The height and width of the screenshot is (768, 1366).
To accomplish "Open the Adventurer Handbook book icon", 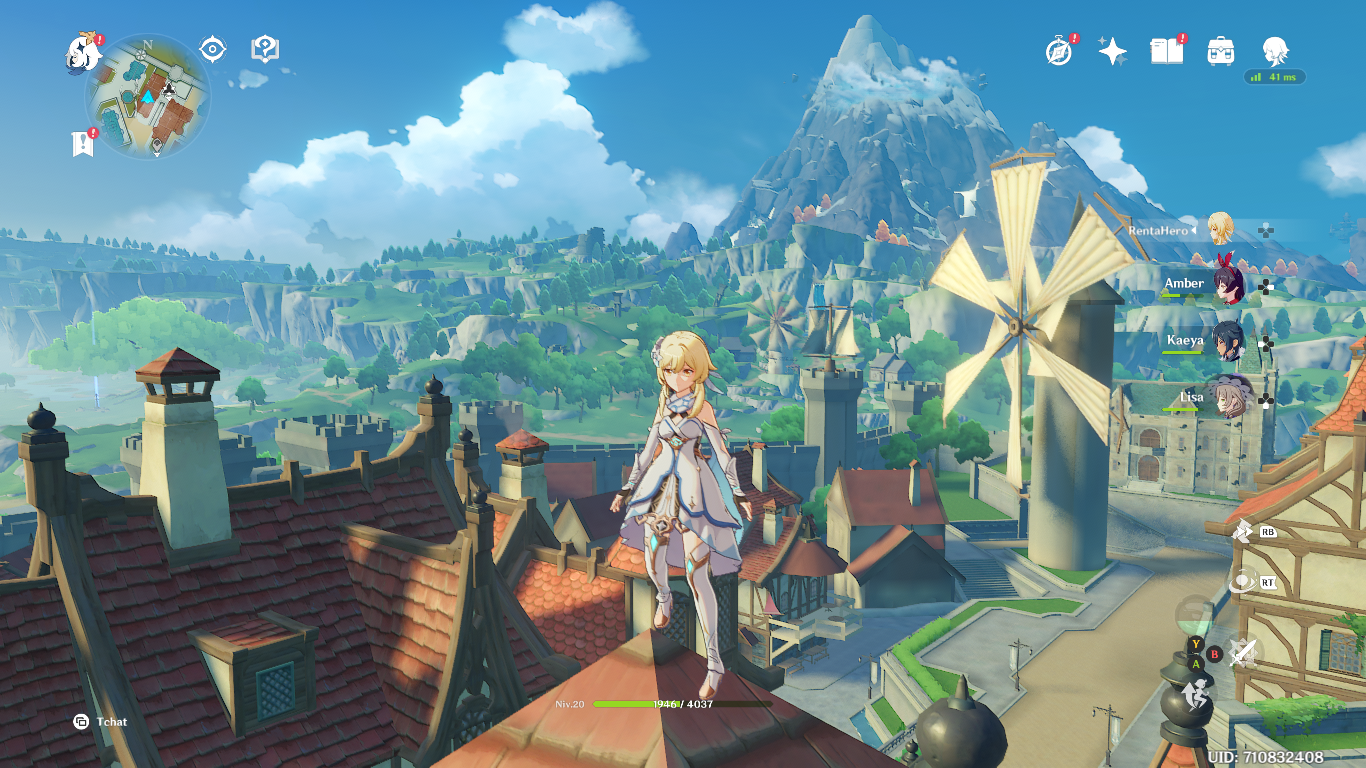I will coord(1166,51).
